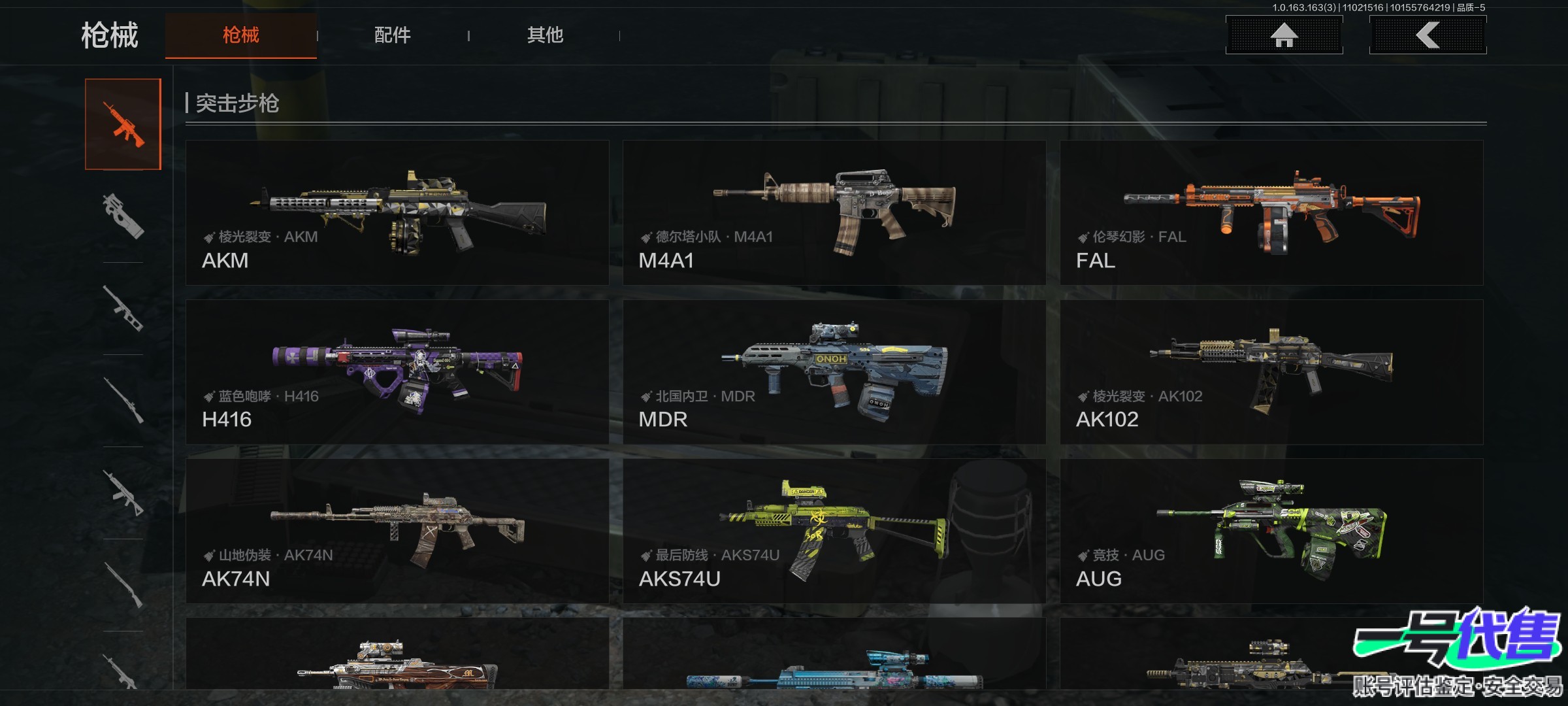Click the back arrow button
1568x706 pixels.
point(1428,35)
